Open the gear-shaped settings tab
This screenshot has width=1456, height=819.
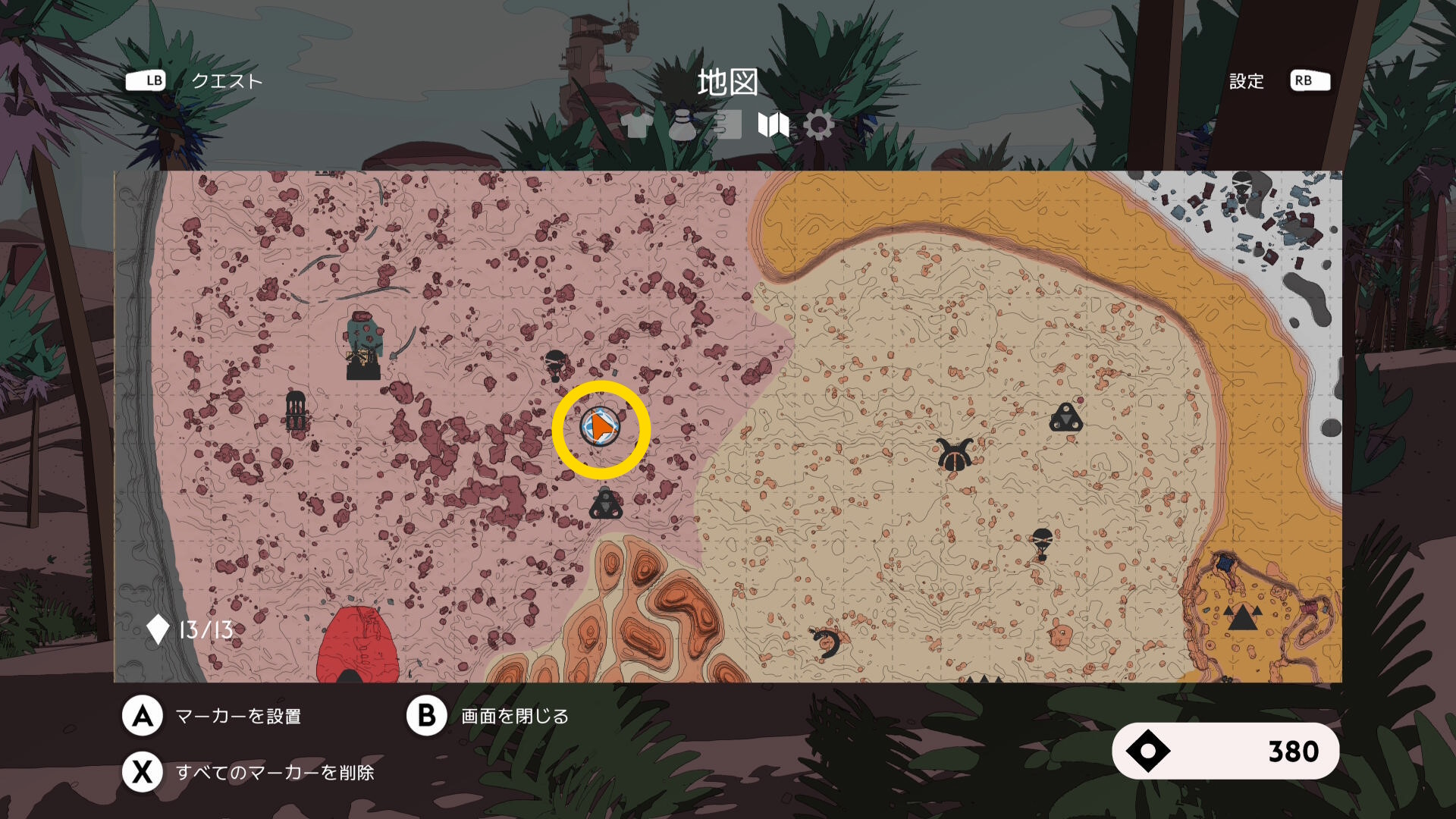819,125
